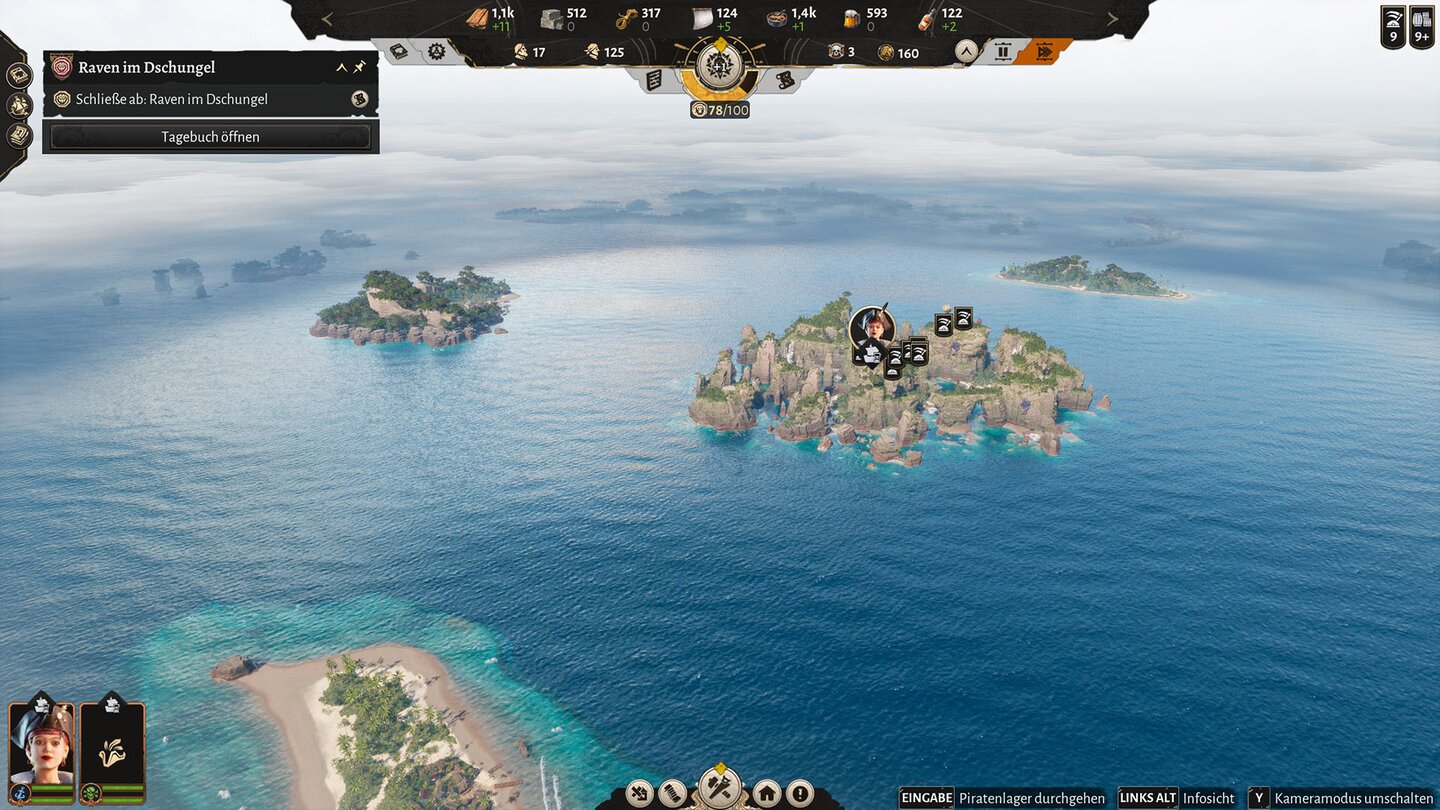Select the captain marker on the rocky island
The height and width of the screenshot is (810, 1440).
(872, 326)
